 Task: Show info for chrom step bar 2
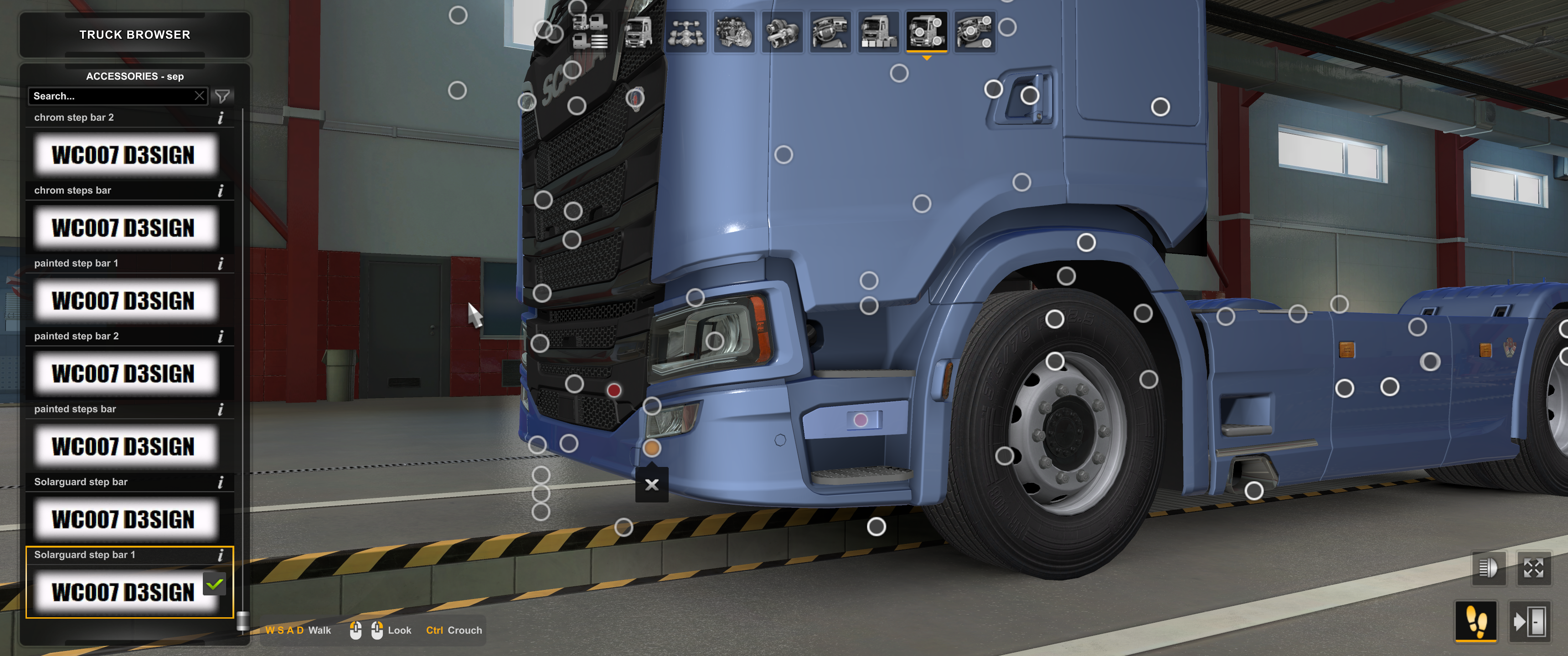click(x=220, y=118)
